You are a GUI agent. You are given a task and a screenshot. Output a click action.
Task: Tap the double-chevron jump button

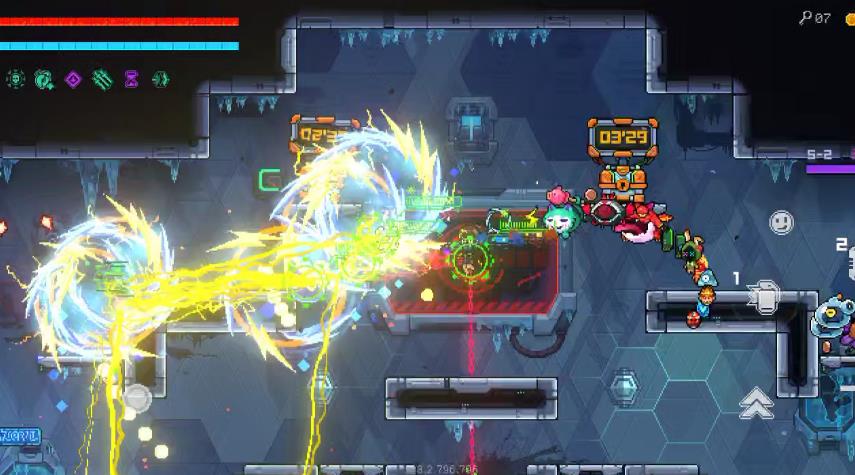tap(756, 401)
